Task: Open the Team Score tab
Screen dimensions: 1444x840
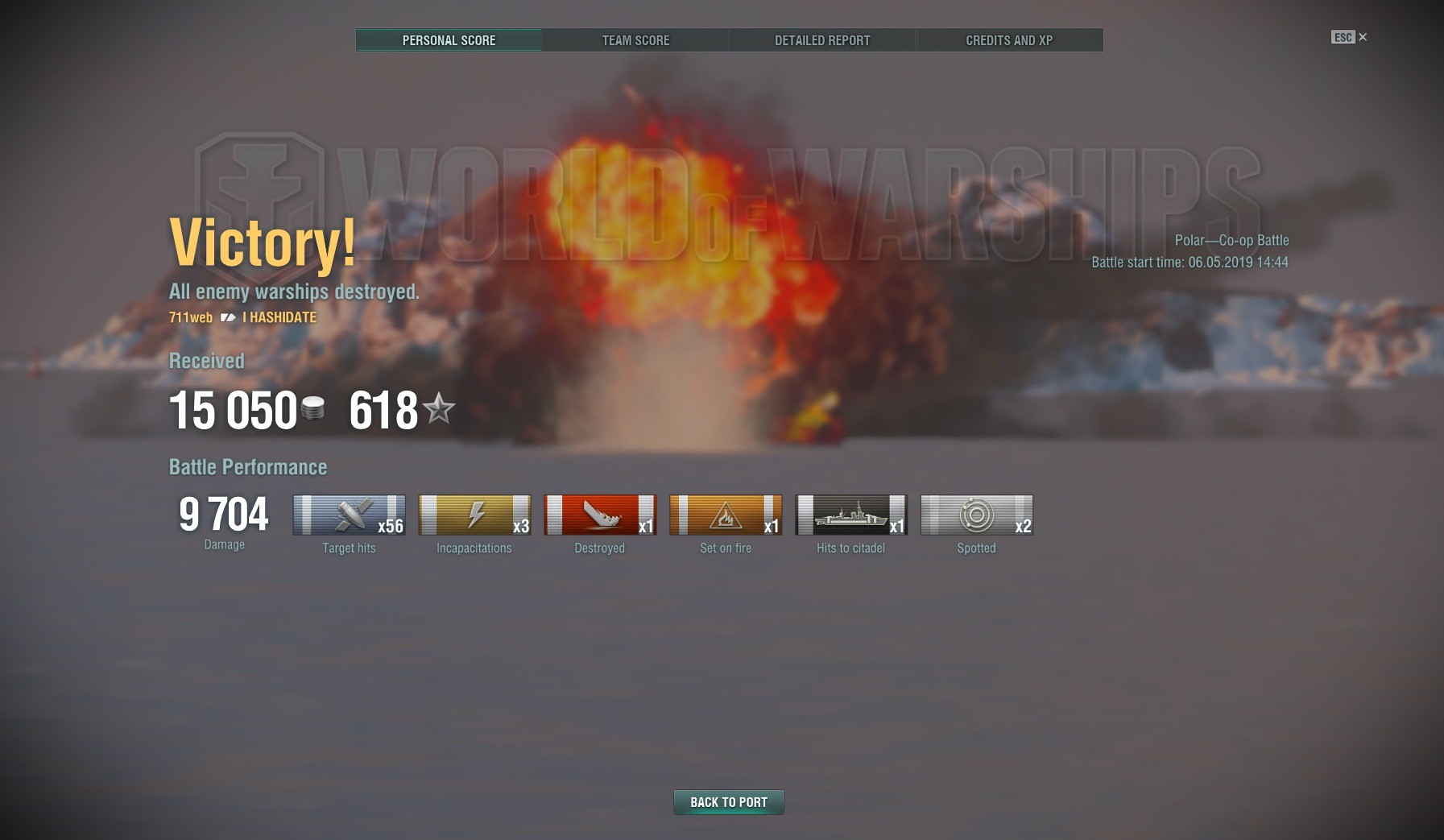Action: [635, 40]
